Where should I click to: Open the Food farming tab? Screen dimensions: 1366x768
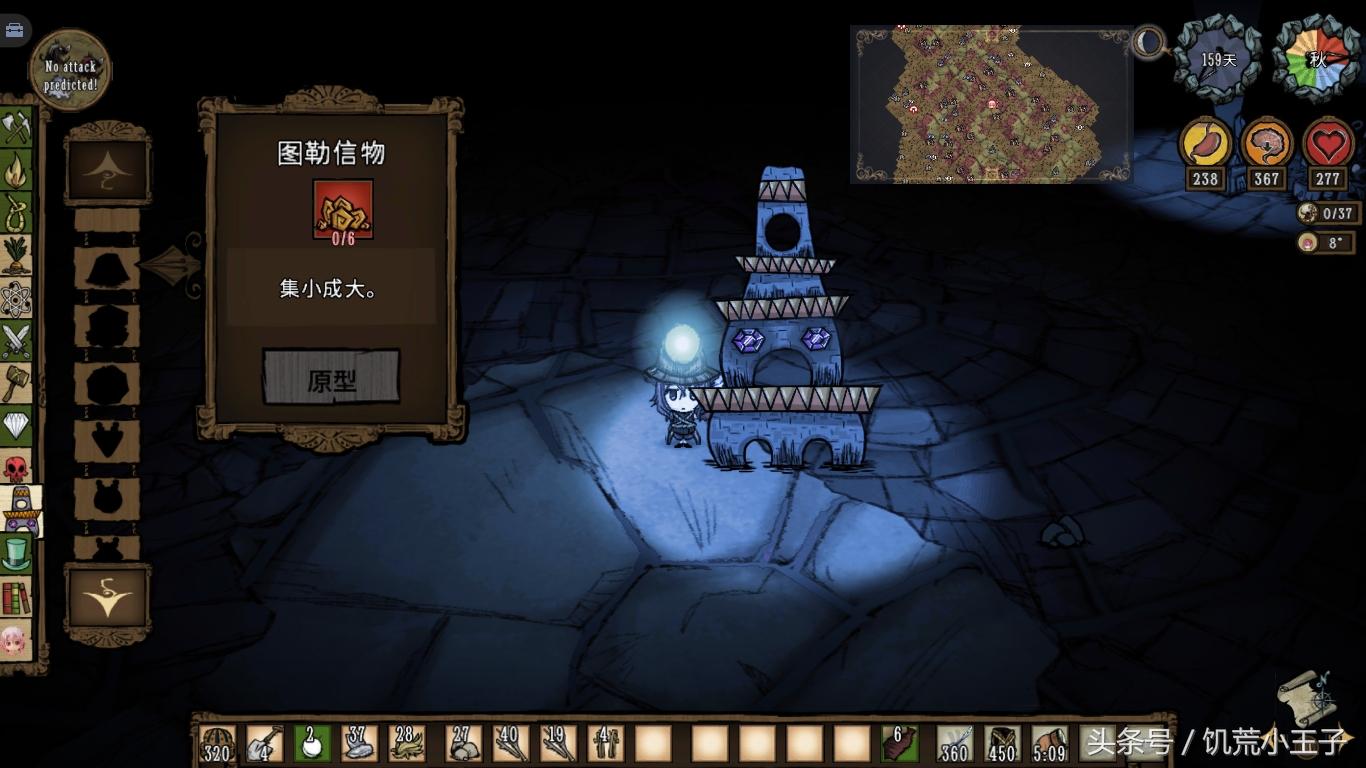coord(16,255)
